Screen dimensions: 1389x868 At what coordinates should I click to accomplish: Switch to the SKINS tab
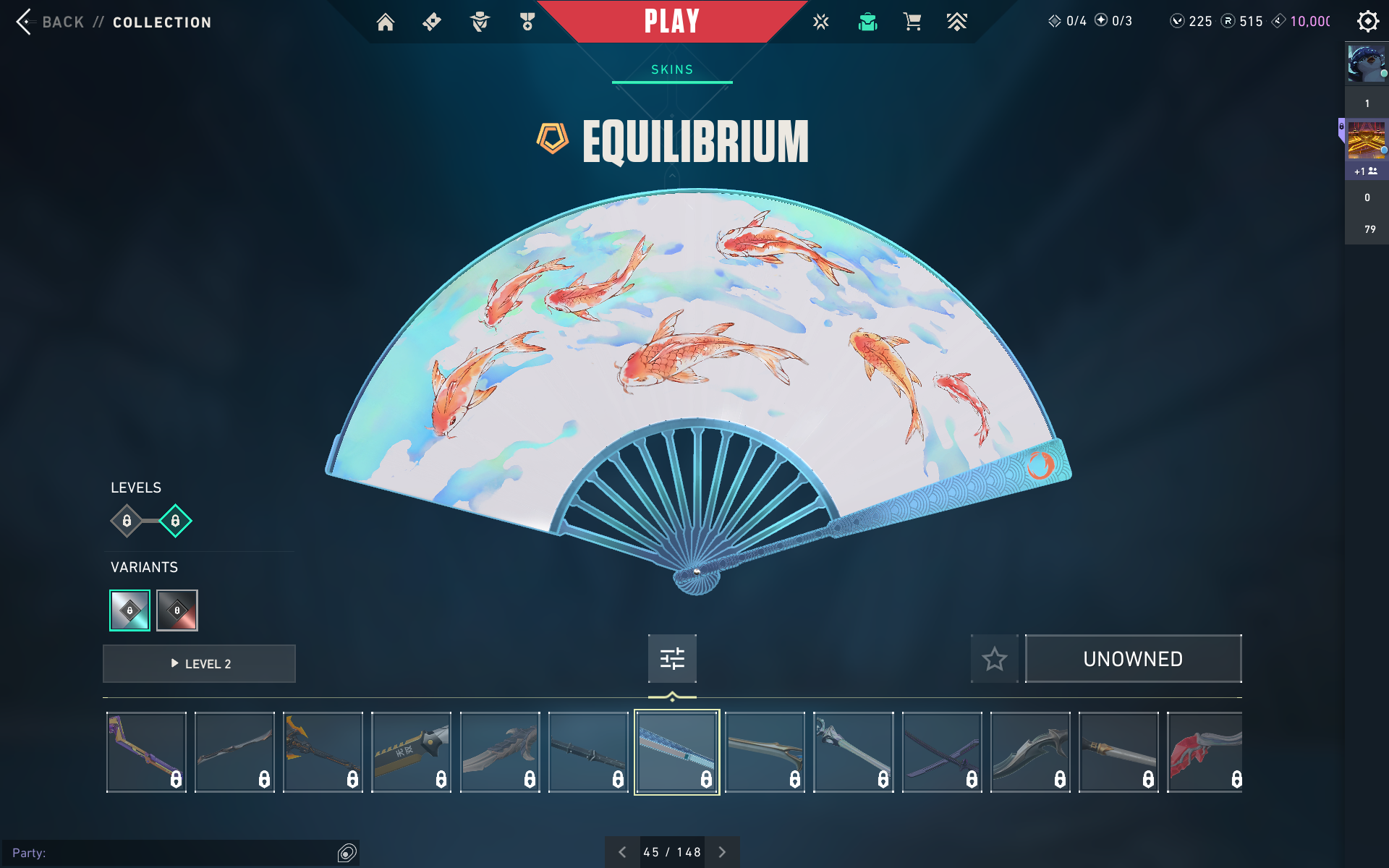(x=672, y=69)
